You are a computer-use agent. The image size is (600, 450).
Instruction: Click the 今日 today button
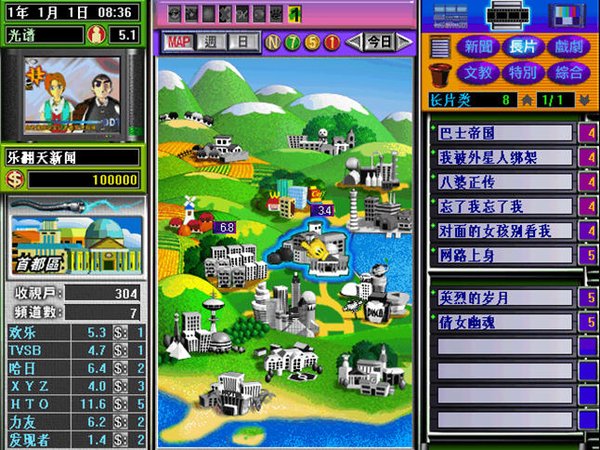[x=378, y=42]
